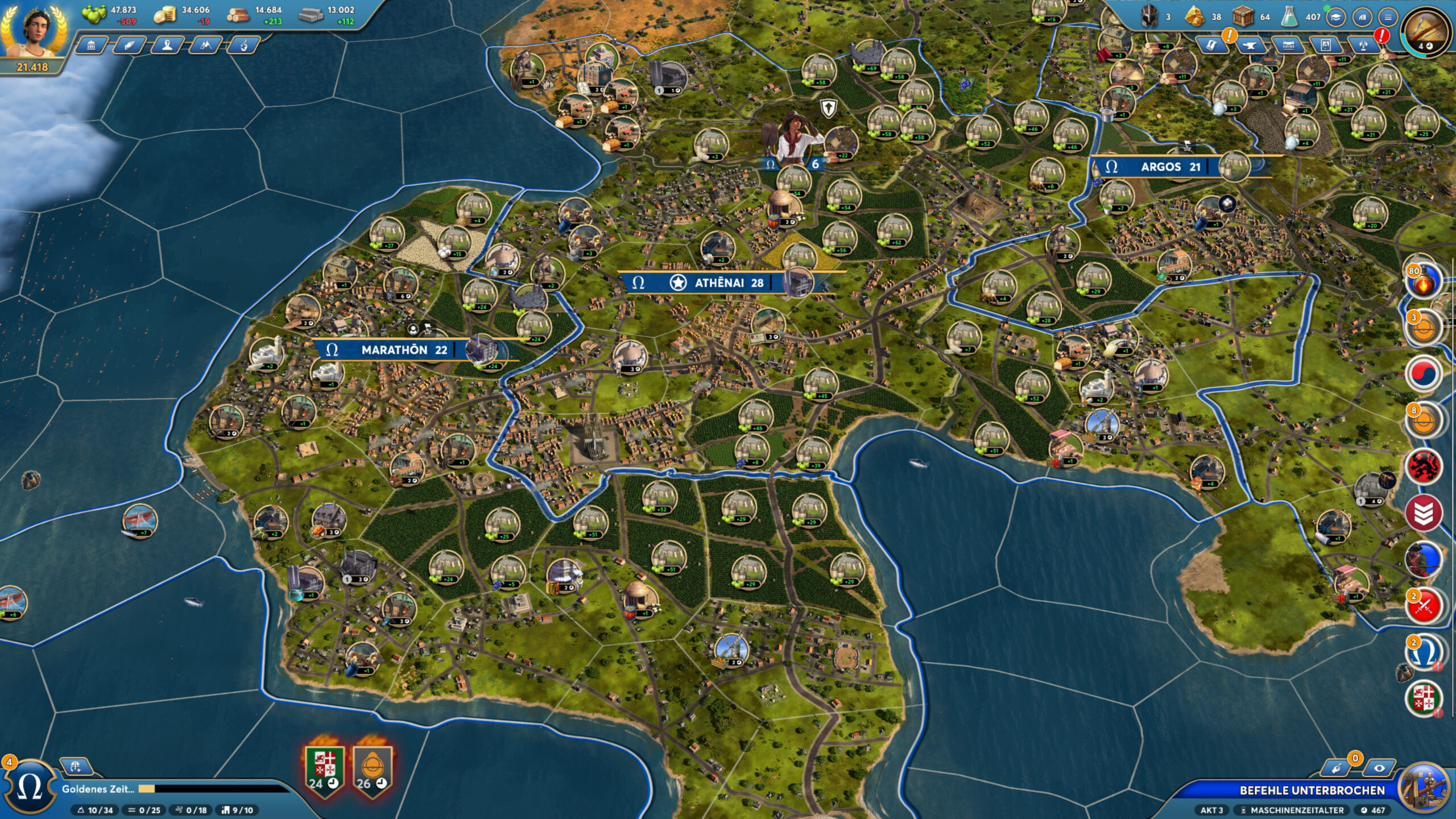Click the mountain peaks toolbar button
This screenshot has height=819, width=1456.
coord(205,45)
